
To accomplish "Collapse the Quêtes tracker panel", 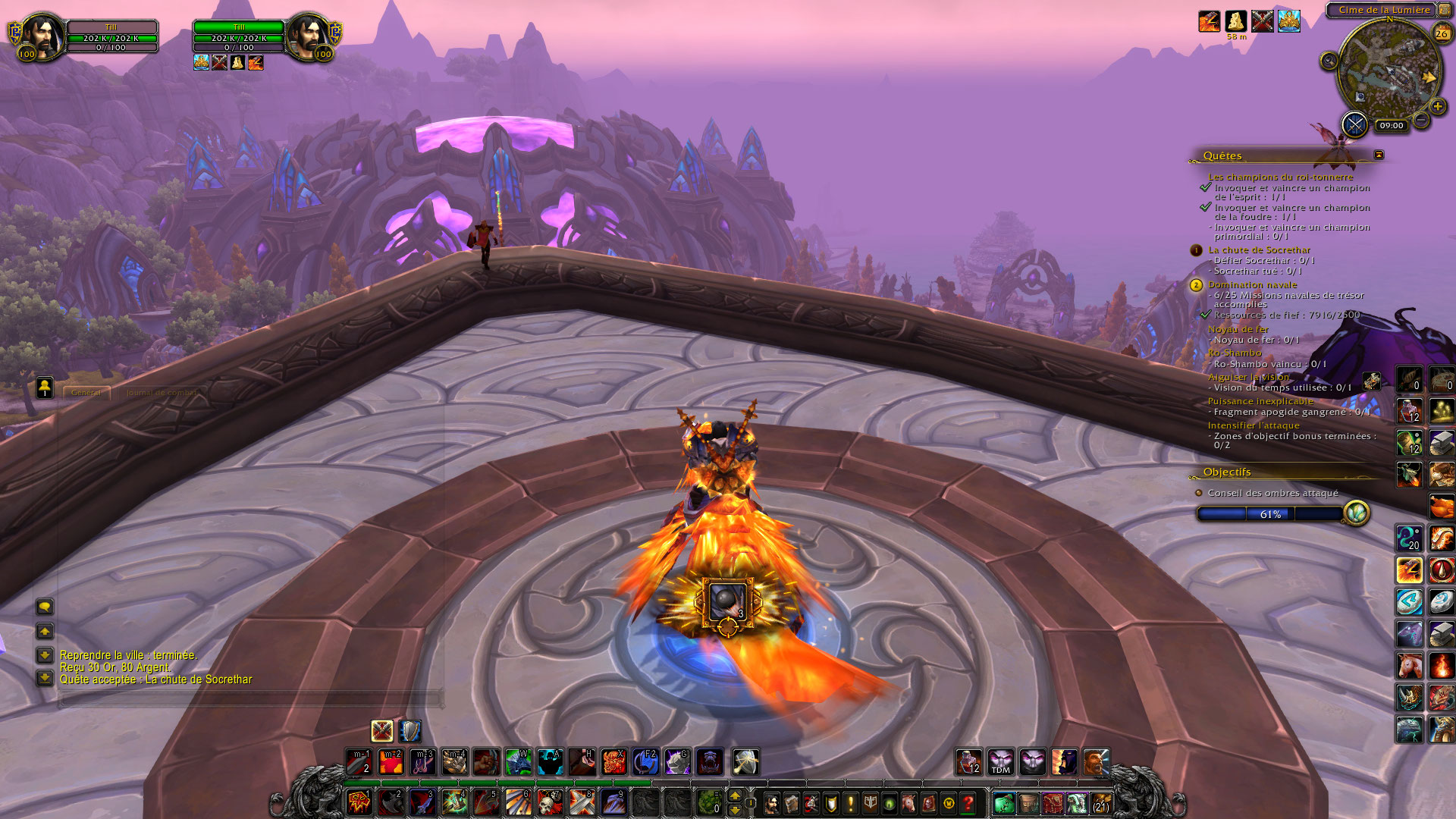I will pos(1379,155).
